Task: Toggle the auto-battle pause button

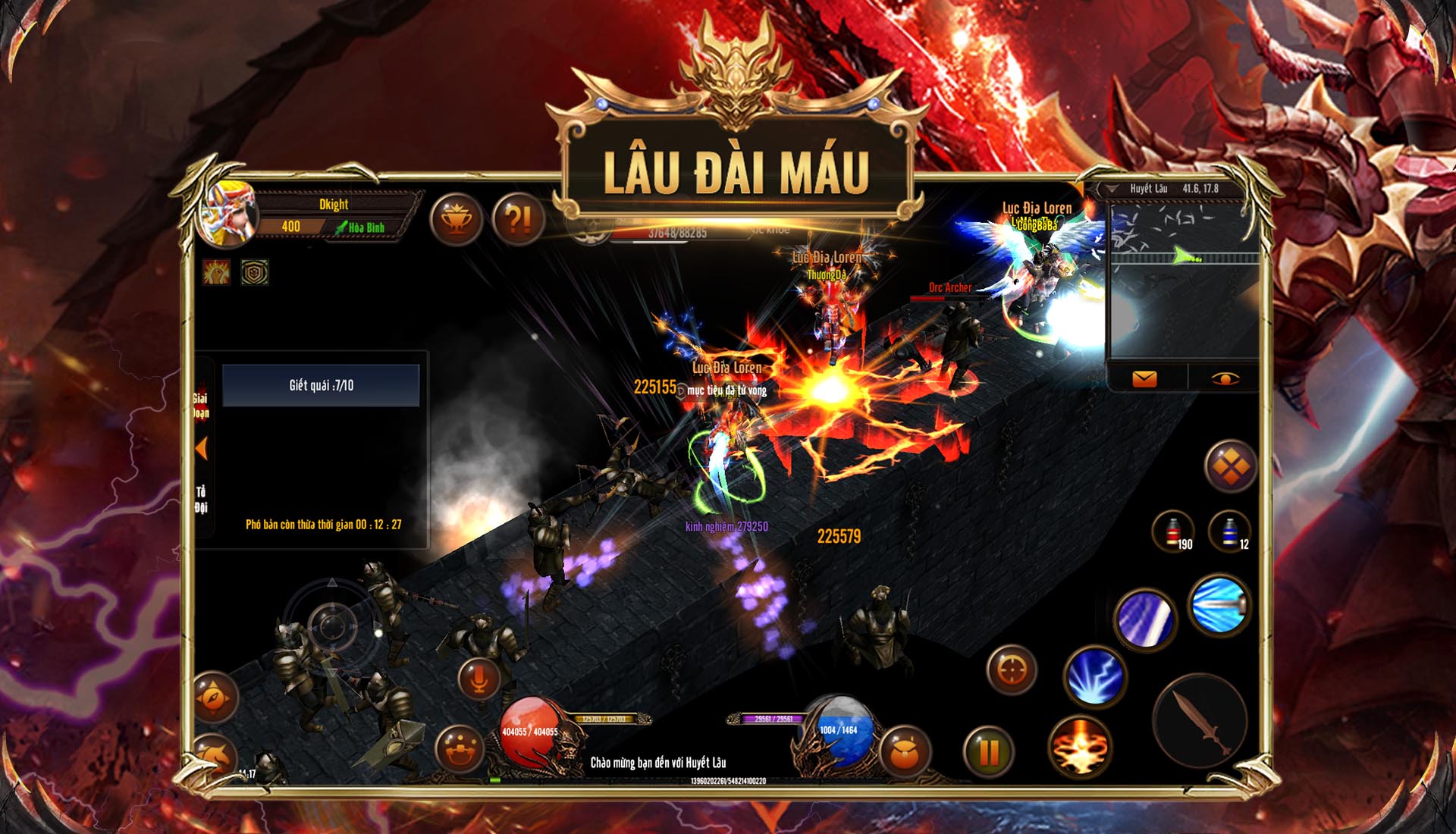Action: pos(989,751)
